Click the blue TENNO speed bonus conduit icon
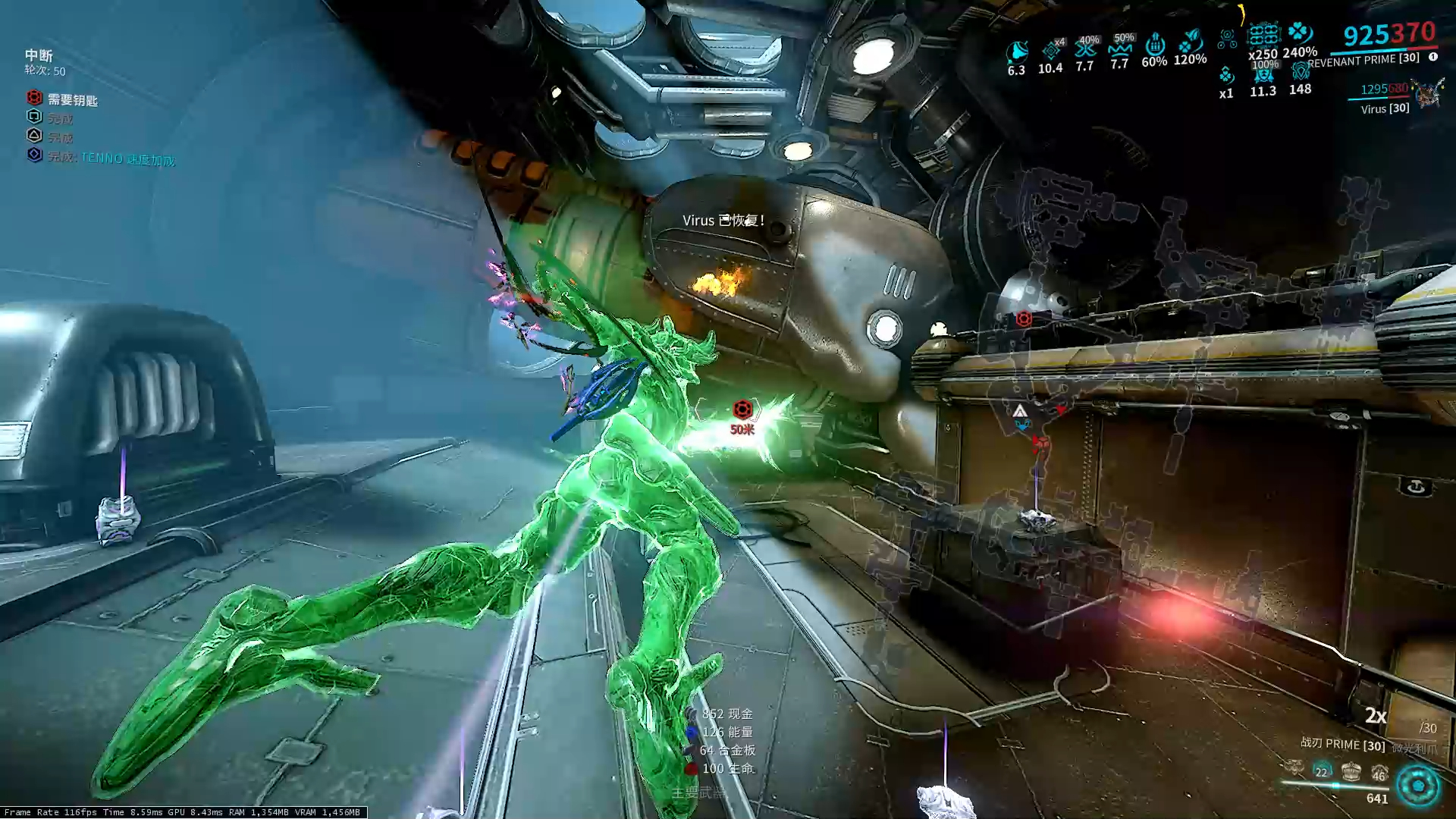1456x819 pixels. [x=34, y=155]
